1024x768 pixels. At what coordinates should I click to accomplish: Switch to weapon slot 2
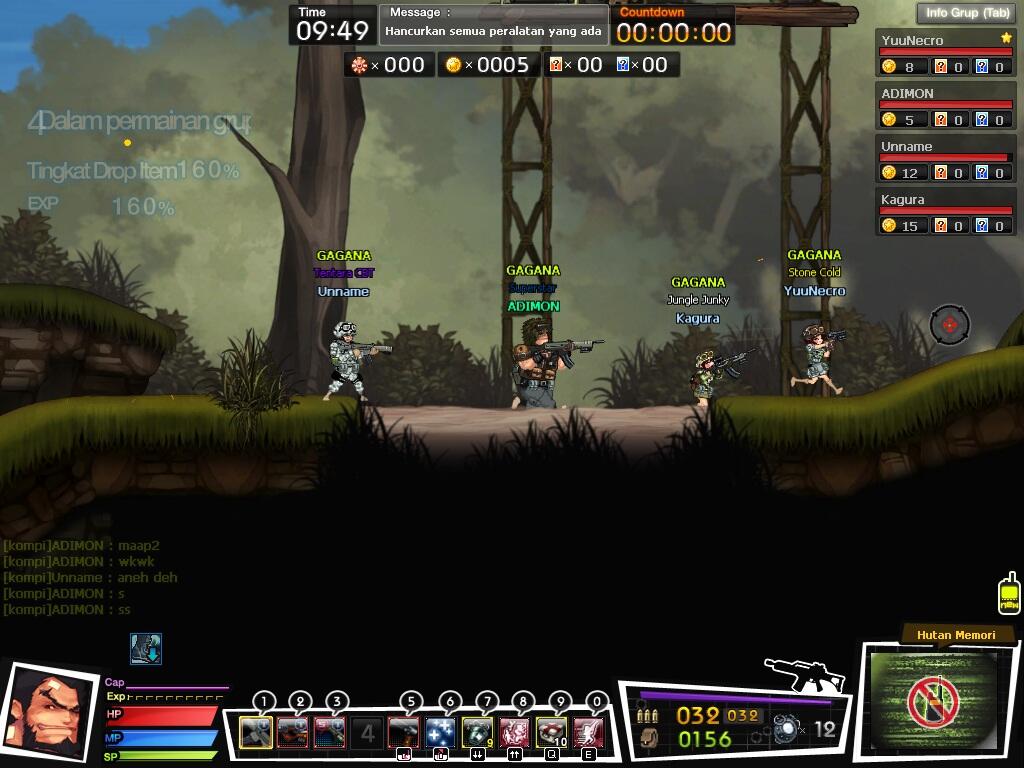pos(293,732)
